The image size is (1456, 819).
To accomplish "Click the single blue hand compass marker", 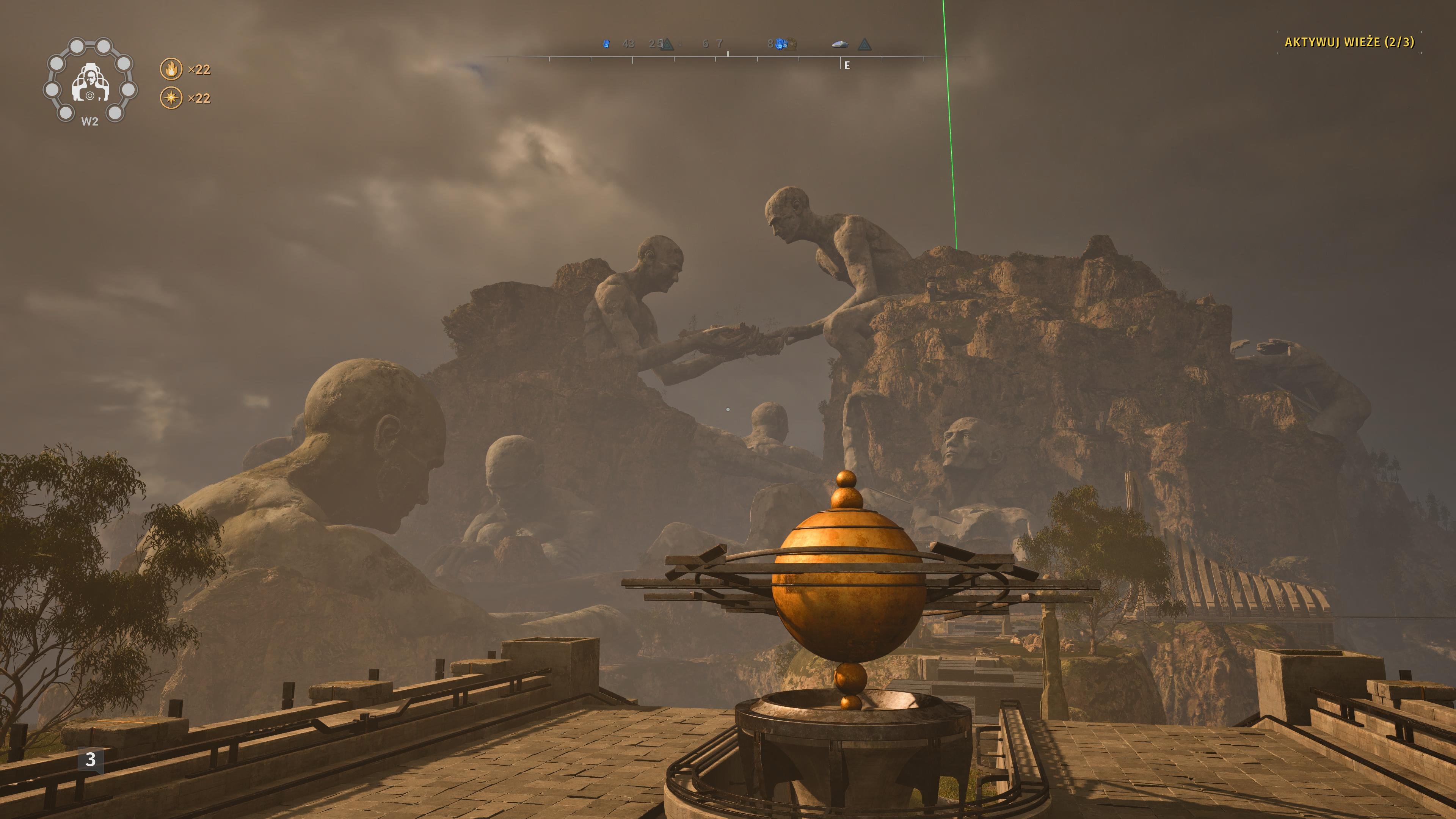I will (606, 44).
